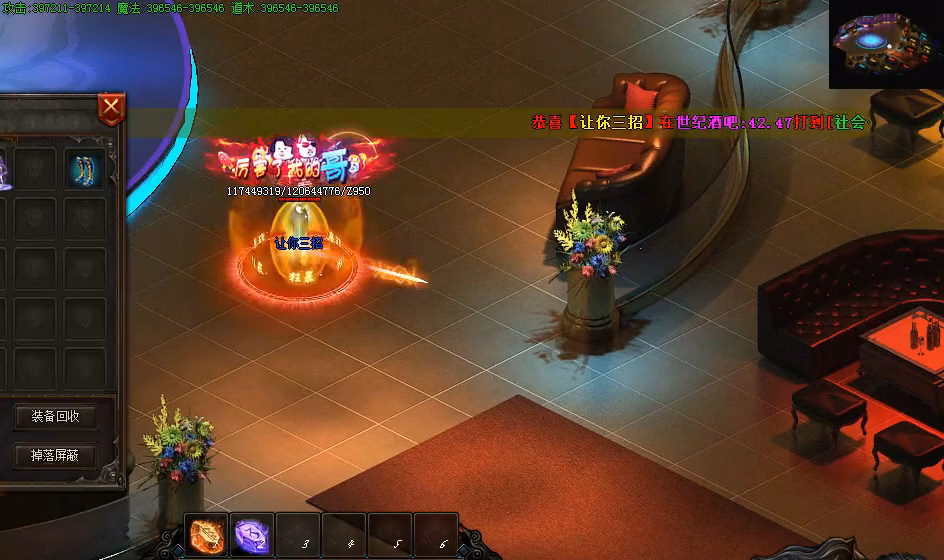Select the empty hotbar slot numbered 3
The image size is (944, 560).
[x=298, y=536]
